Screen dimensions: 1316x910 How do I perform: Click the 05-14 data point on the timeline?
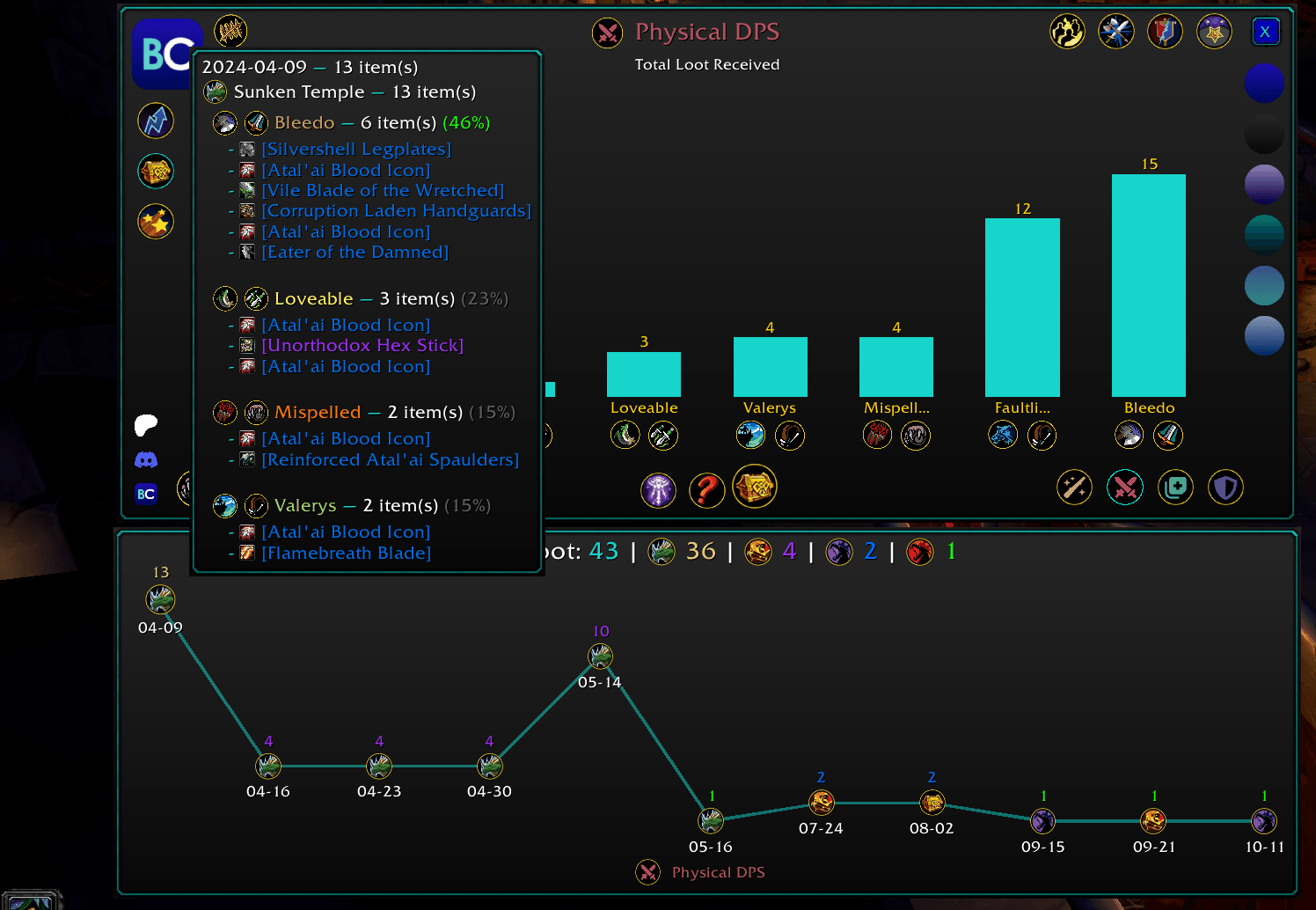600,655
